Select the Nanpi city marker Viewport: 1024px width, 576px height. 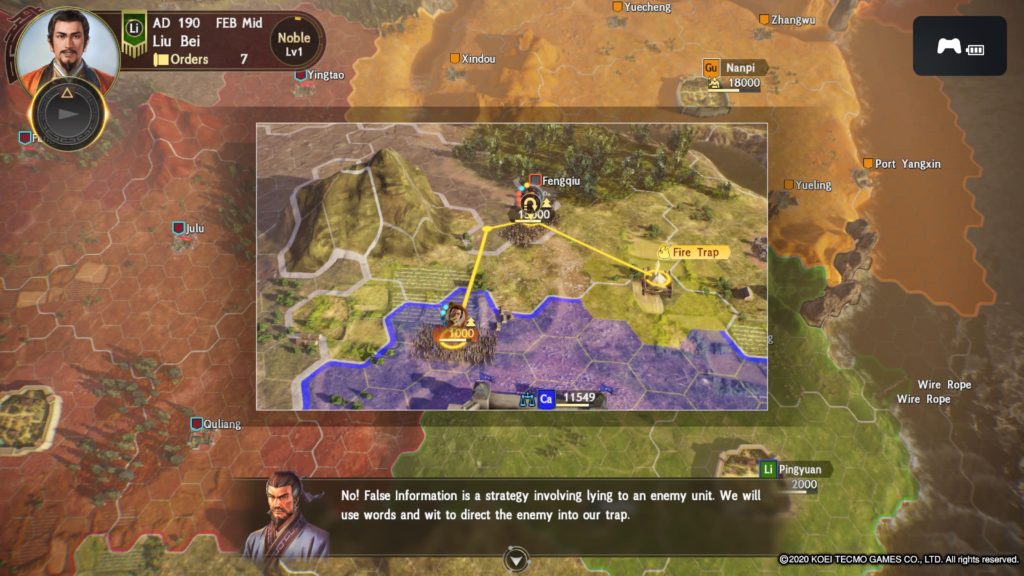point(712,68)
